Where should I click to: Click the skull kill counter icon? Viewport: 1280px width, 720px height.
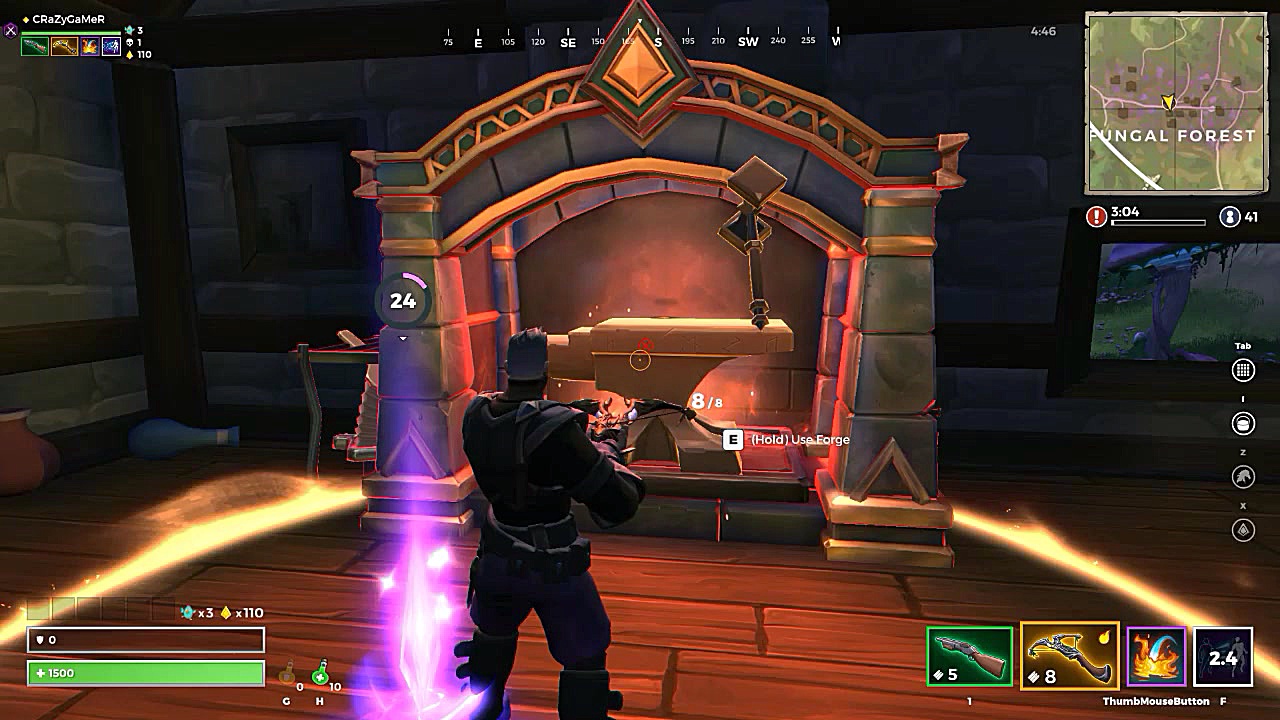pos(130,43)
